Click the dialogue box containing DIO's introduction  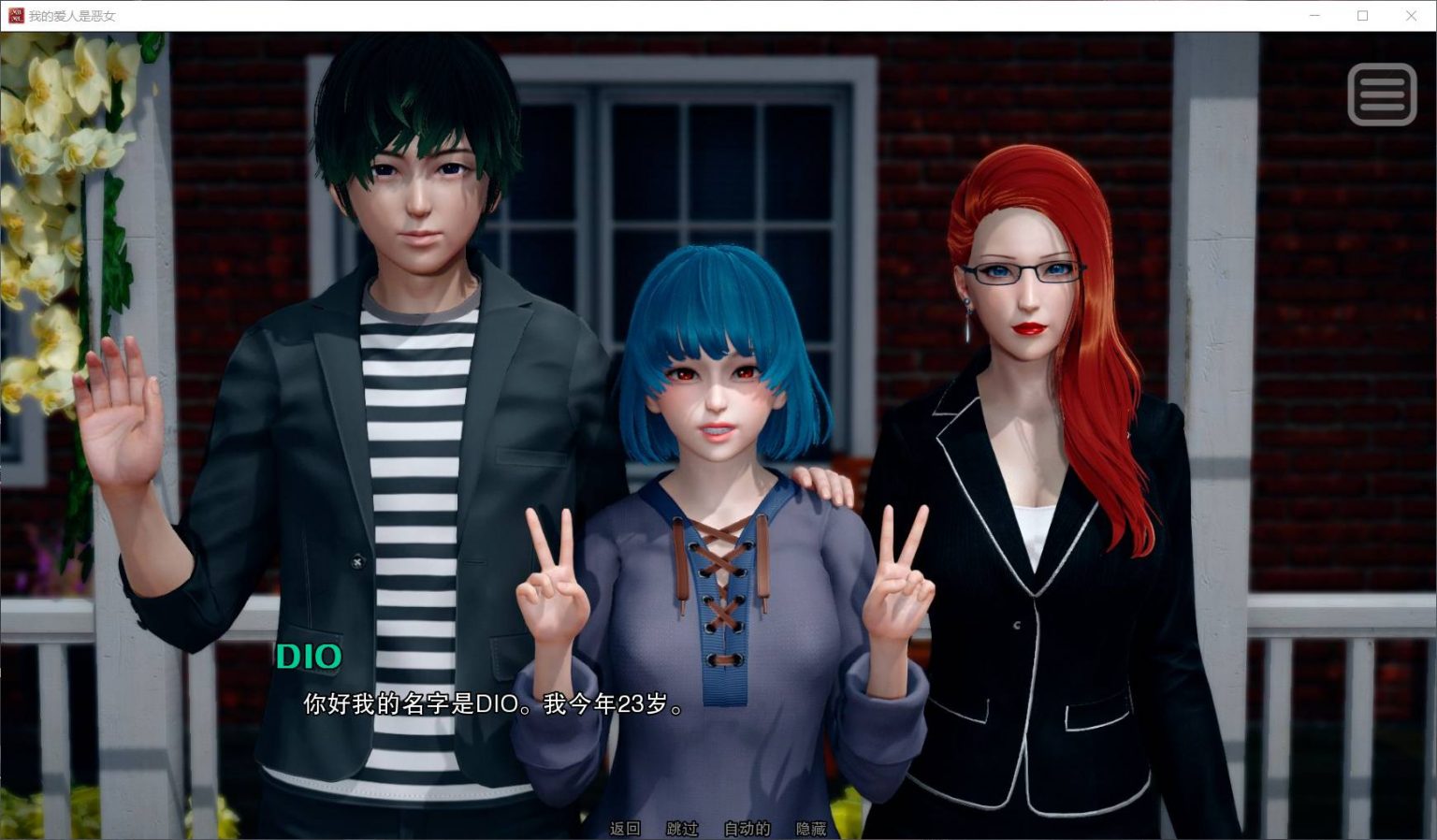tap(493, 707)
